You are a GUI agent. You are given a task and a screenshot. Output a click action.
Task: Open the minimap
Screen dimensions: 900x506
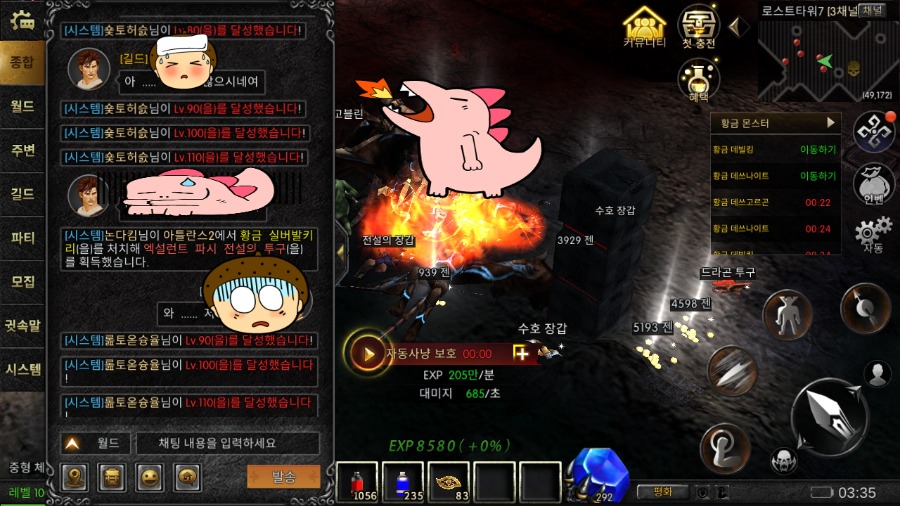tap(820, 60)
